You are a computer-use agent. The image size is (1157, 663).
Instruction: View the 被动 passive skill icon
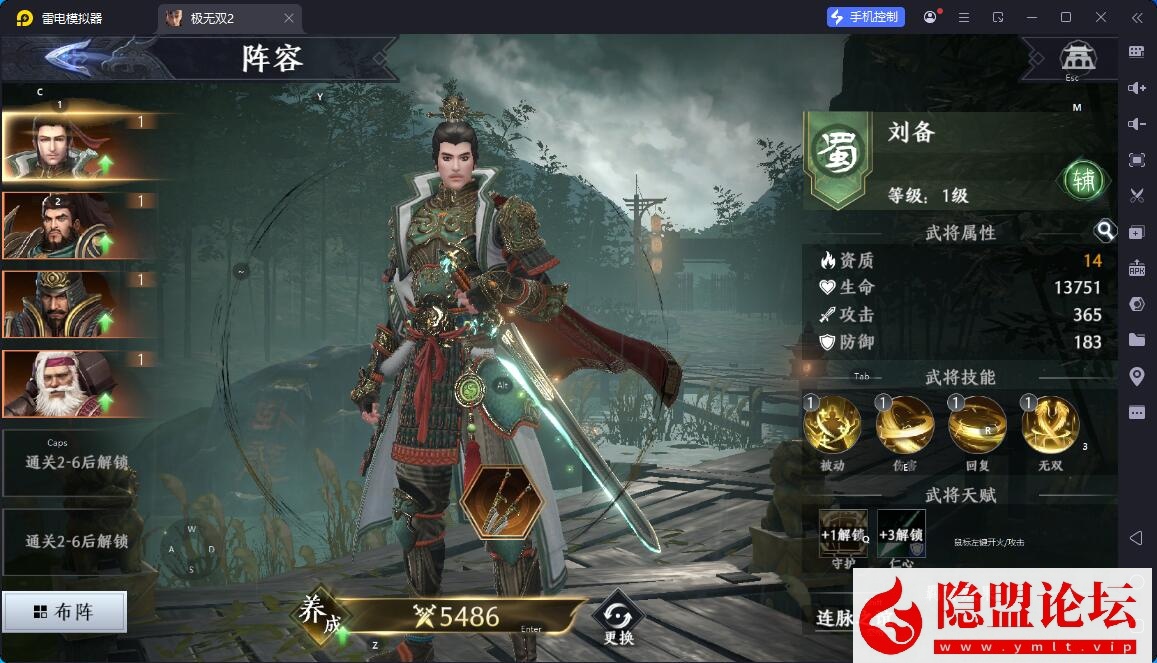(832, 425)
